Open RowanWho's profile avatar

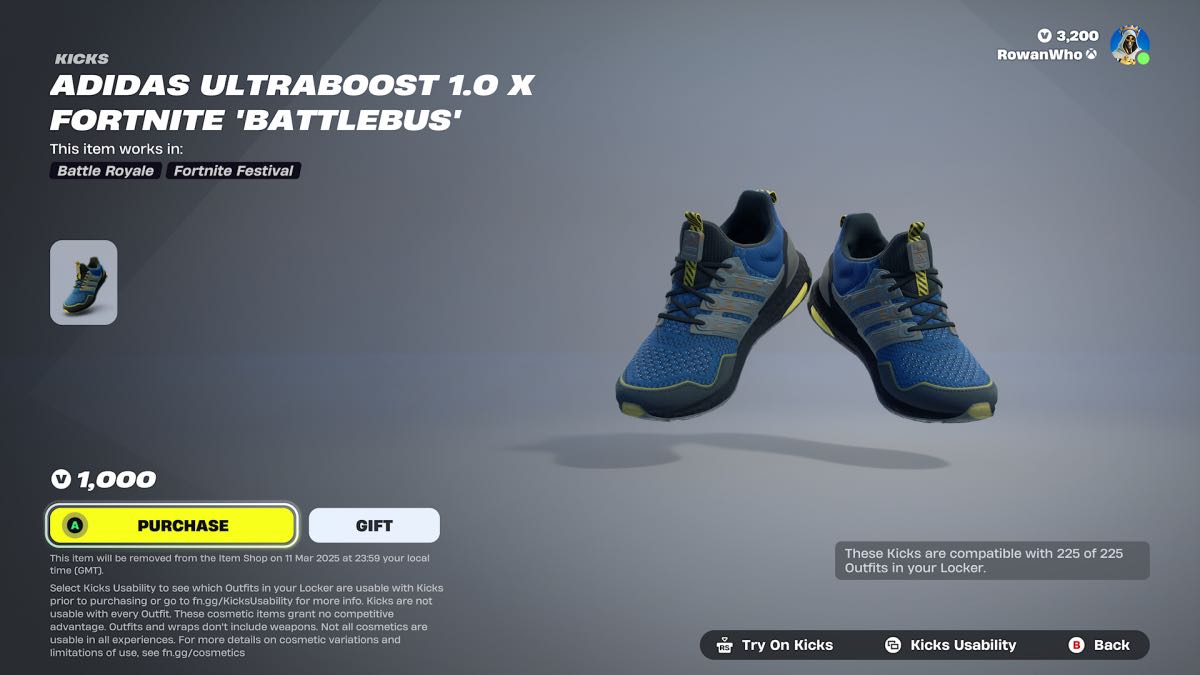click(1130, 45)
